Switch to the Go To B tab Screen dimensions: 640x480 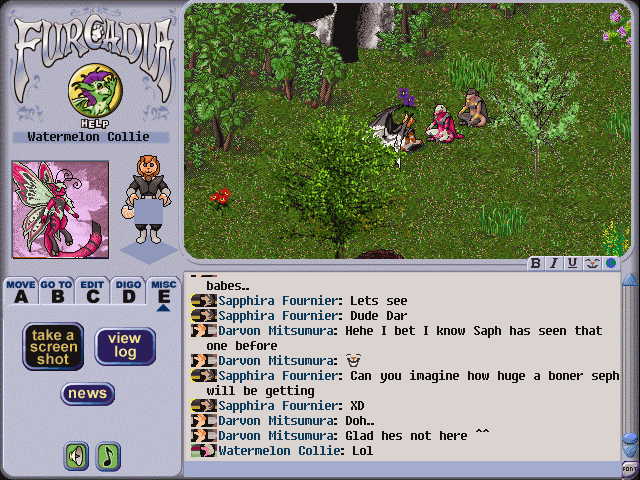[56, 290]
